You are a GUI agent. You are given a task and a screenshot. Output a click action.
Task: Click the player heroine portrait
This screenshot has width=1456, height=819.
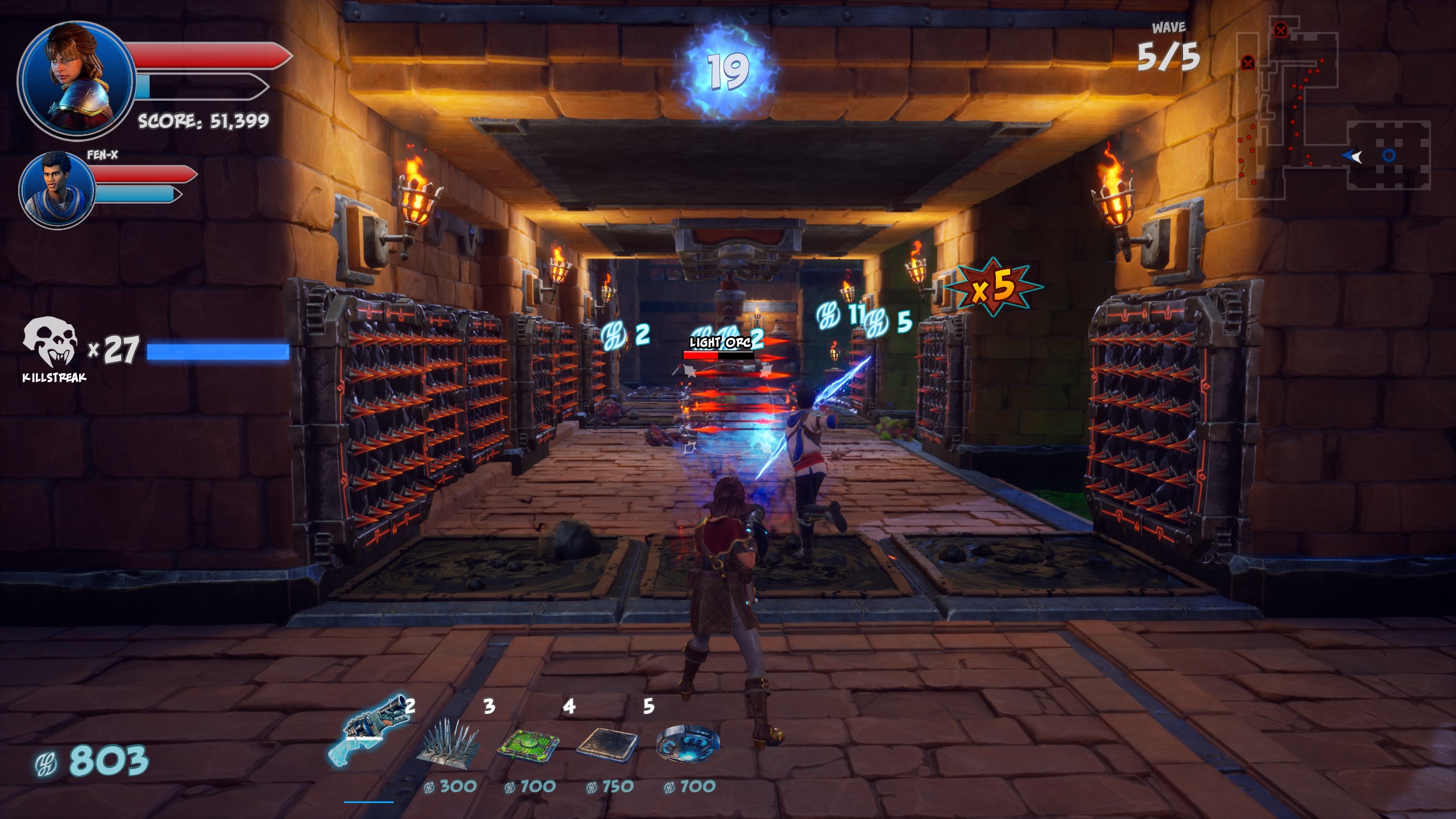click(x=76, y=80)
